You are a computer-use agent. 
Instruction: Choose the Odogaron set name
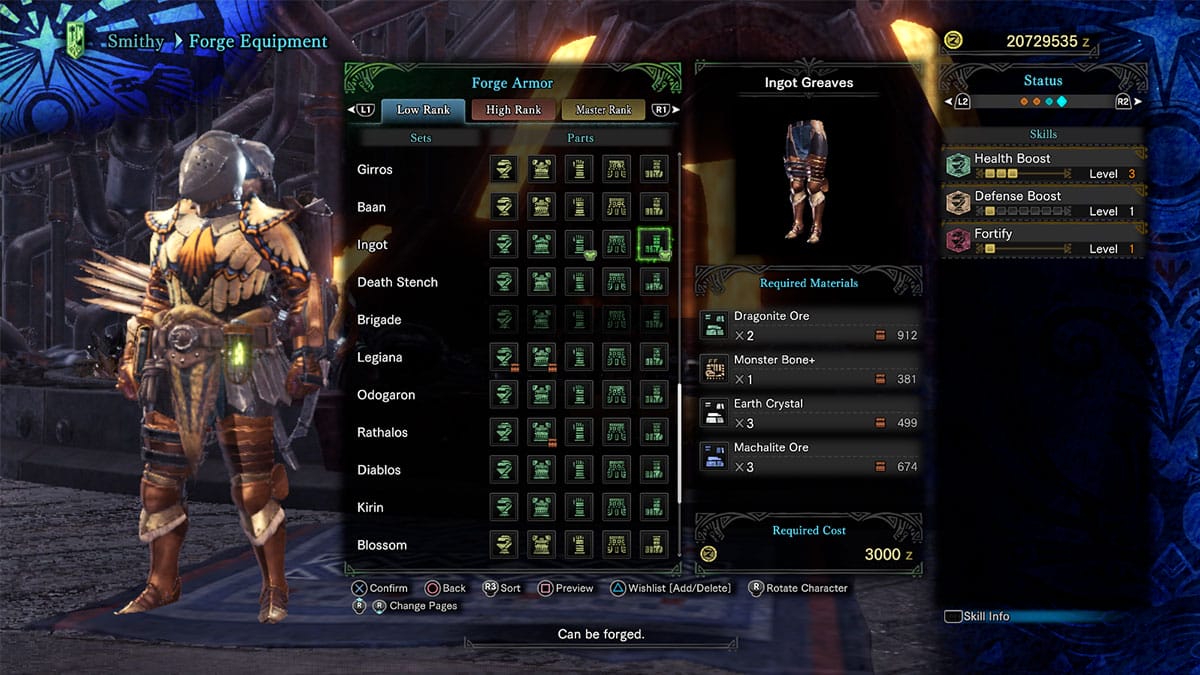click(386, 395)
